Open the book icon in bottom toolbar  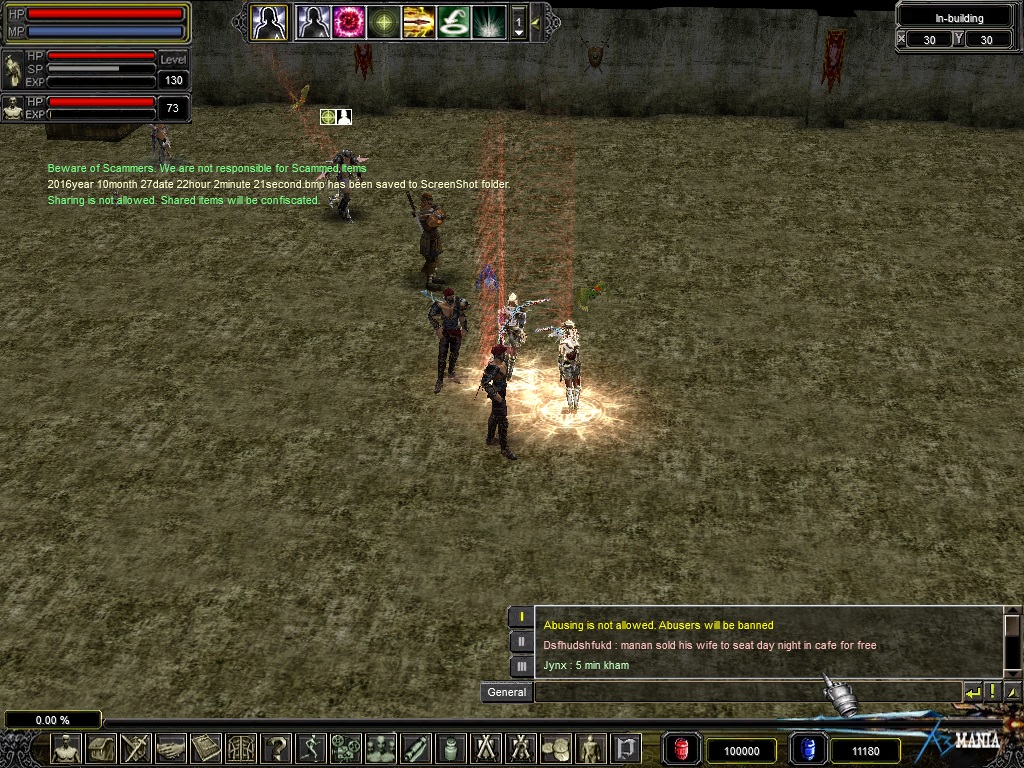(x=206, y=748)
